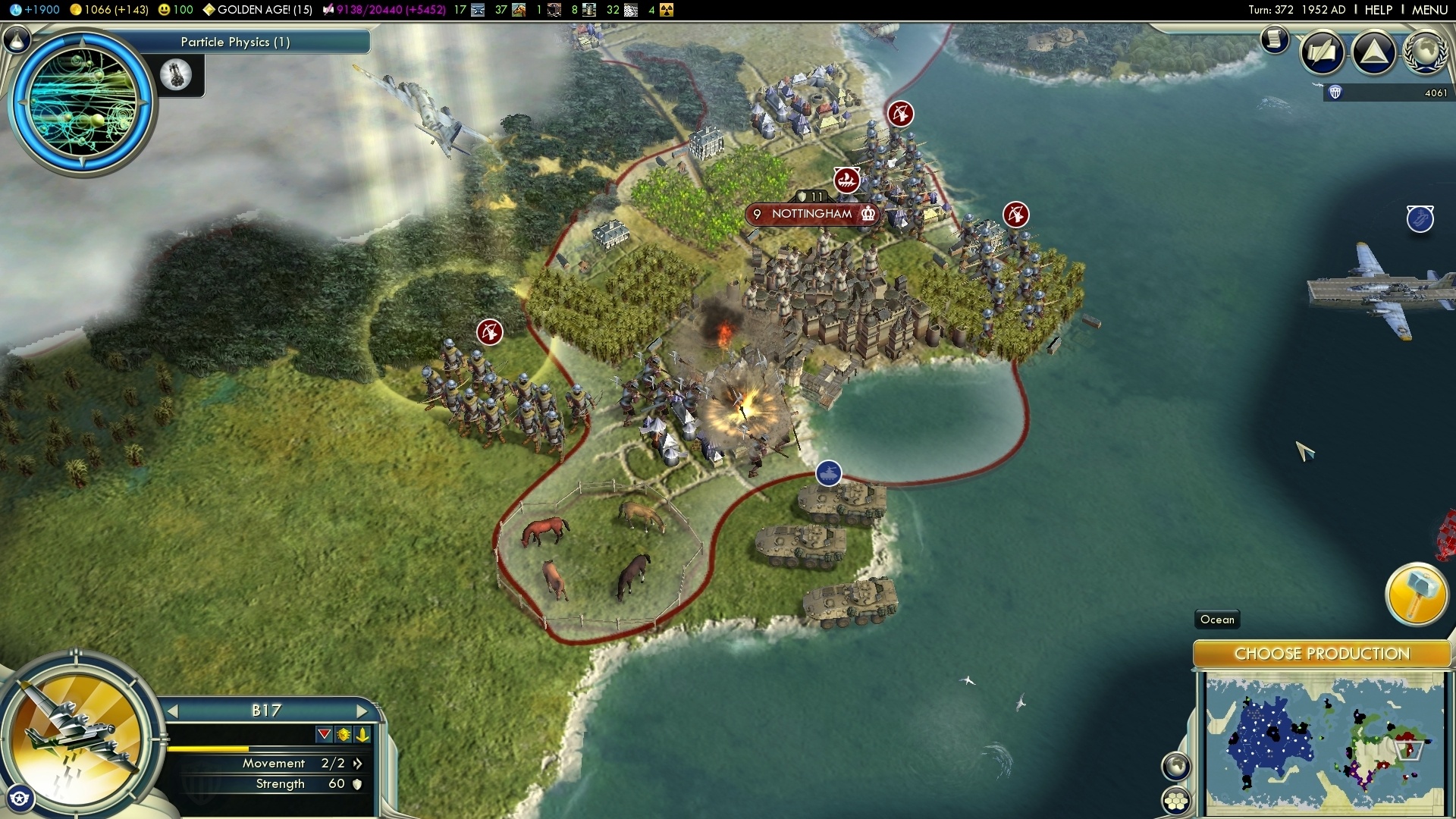Image resolution: width=1456 pixels, height=819 pixels.
Task: Click the CHOOSE PRODUCTION button
Action: pyautogui.click(x=1322, y=654)
